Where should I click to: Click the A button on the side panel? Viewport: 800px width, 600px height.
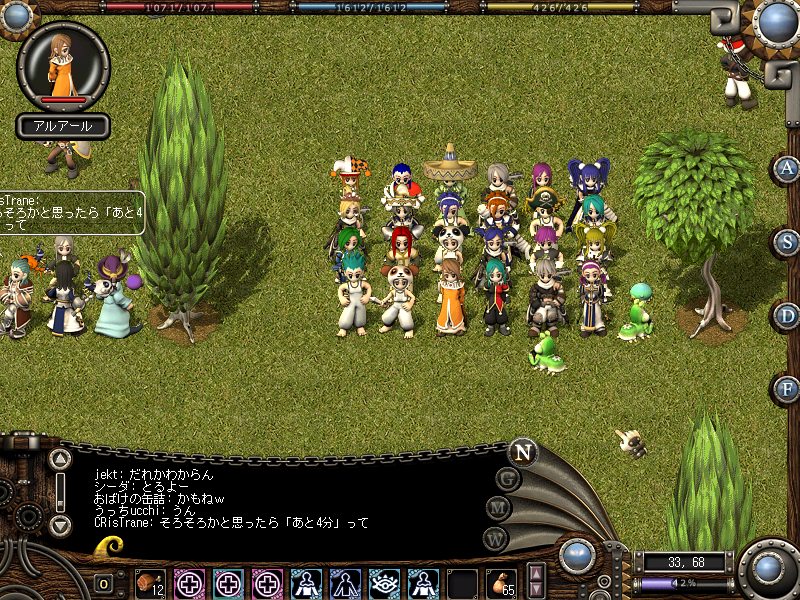point(788,168)
